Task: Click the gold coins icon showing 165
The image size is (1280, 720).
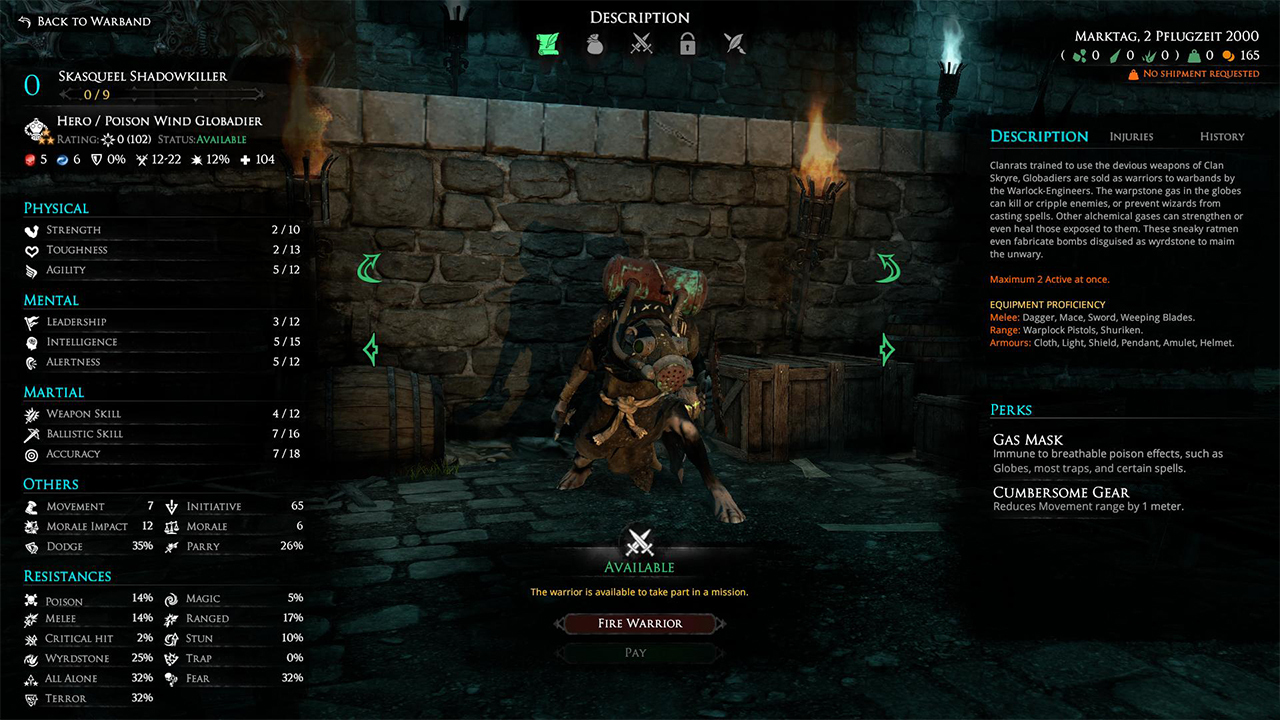Action: pyautogui.click(x=1229, y=55)
